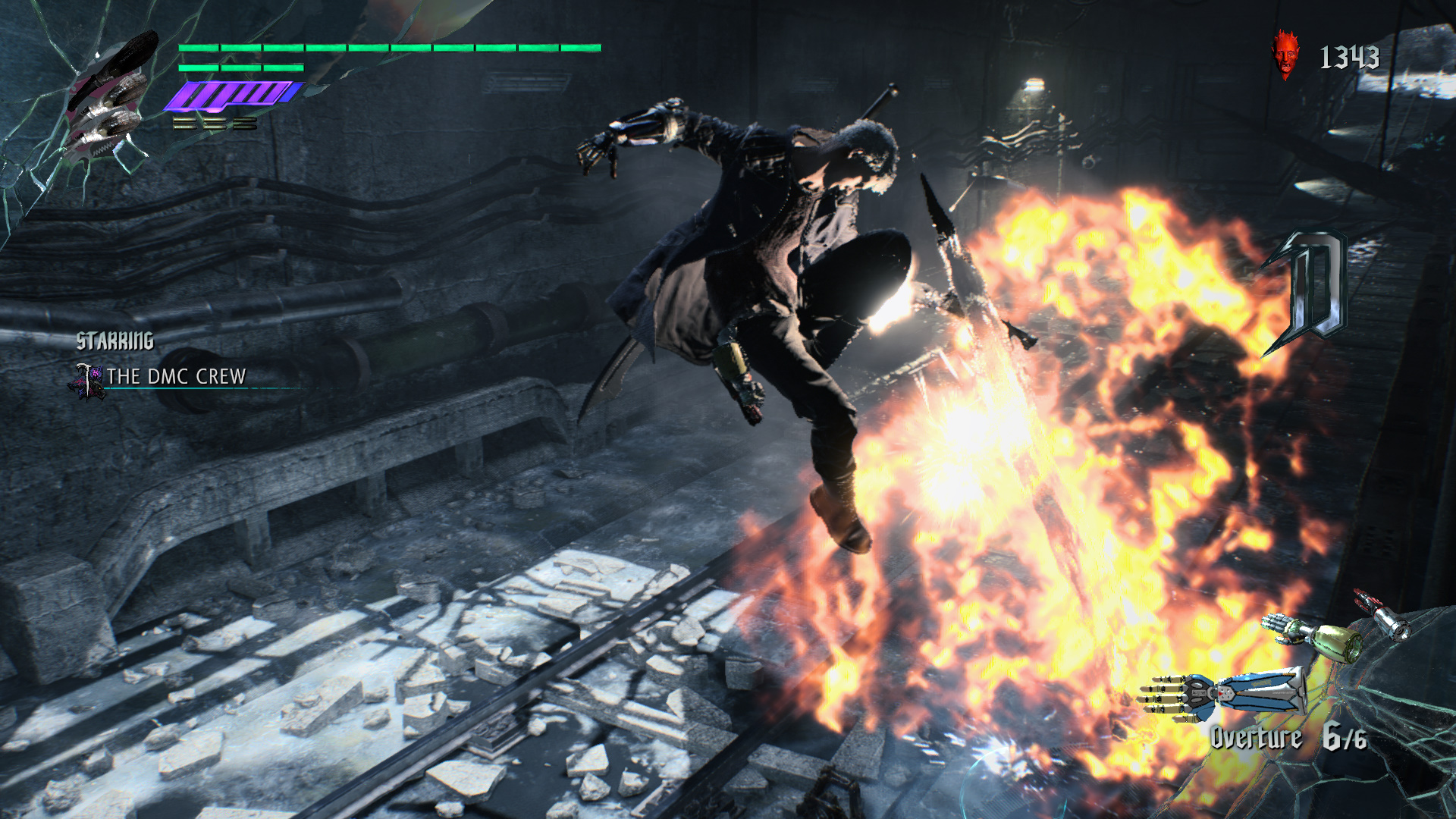Click the red orb demon face icon
The image size is (1456, 819).
[1285, 55]
